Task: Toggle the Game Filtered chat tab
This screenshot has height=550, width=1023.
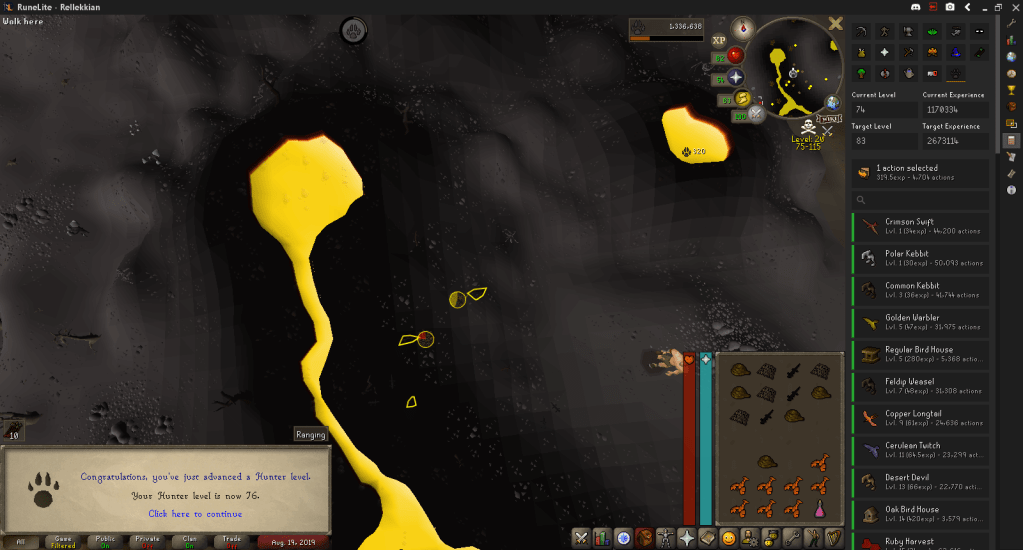Action: coord(62,542)
